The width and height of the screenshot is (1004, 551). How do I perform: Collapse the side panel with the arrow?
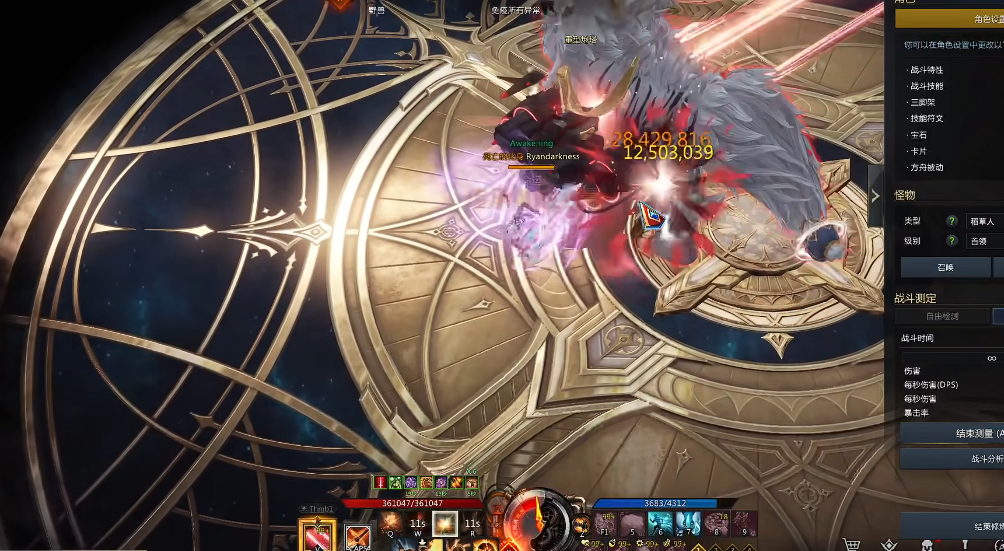pos(875,196)
